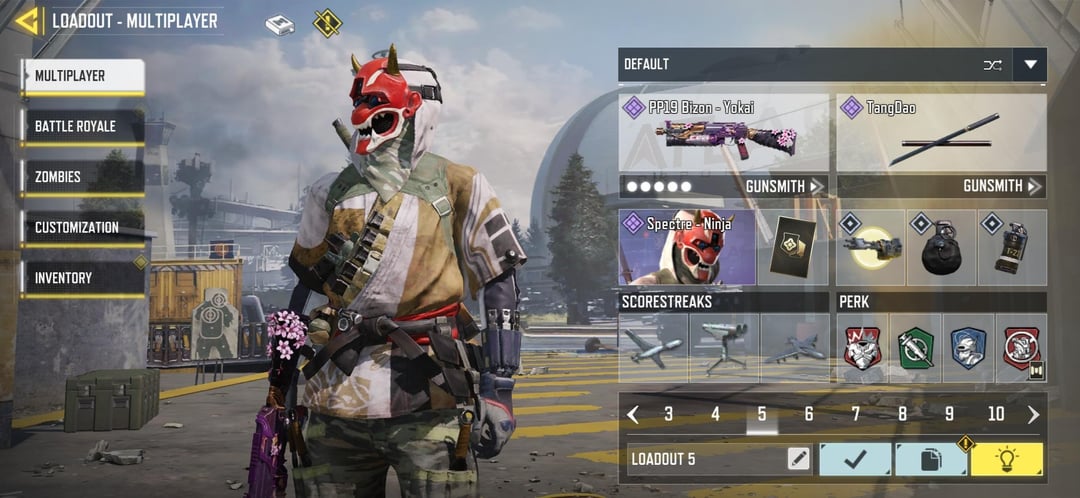Select the Spectre - Ninja operator tile
Image resolution: width=1080 pixels, height=498 pixels.
click(687, 247)
